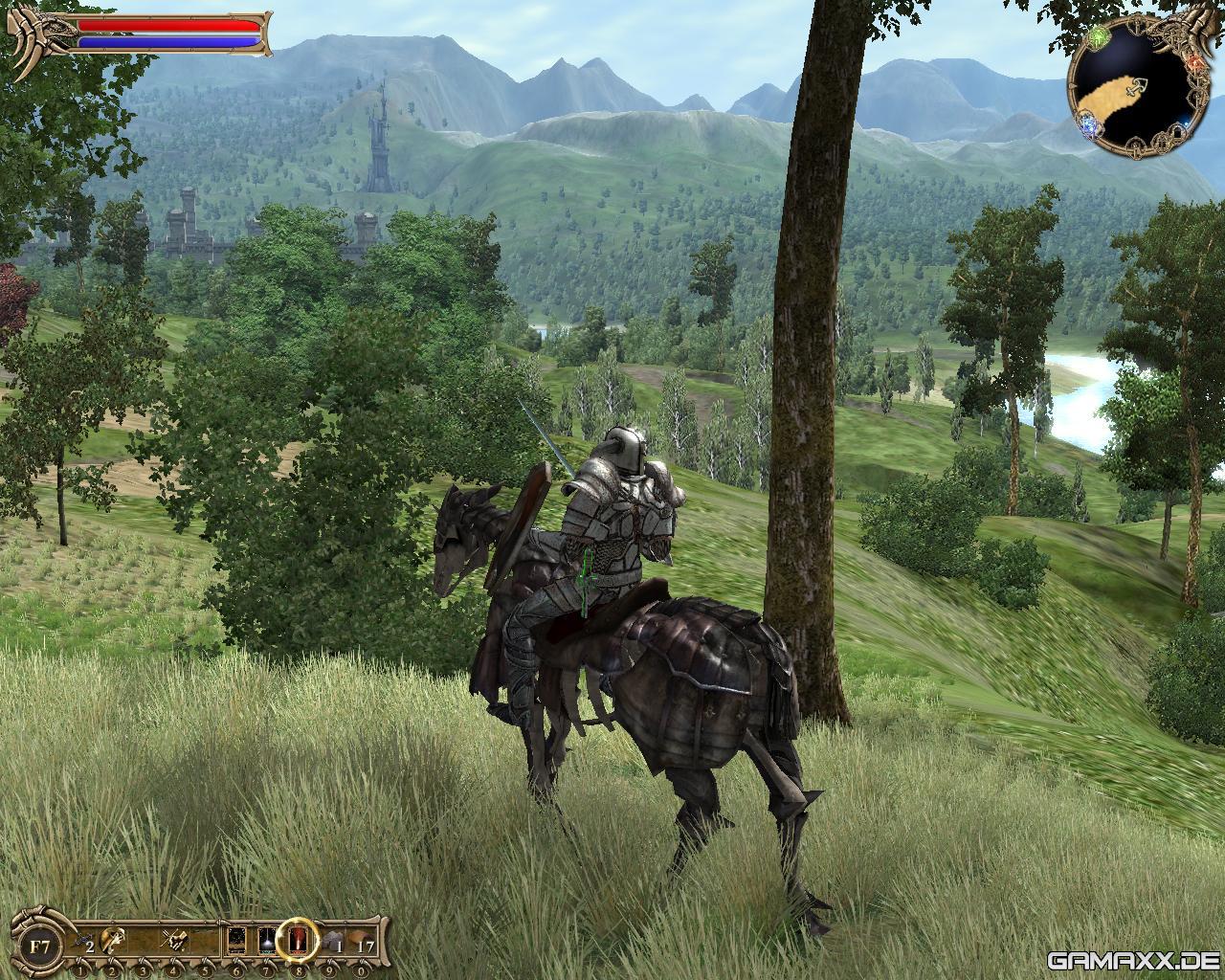Select the blue gem on the minimap frame
This screenshot has height=980, width=1225.
click(1087, 124)
